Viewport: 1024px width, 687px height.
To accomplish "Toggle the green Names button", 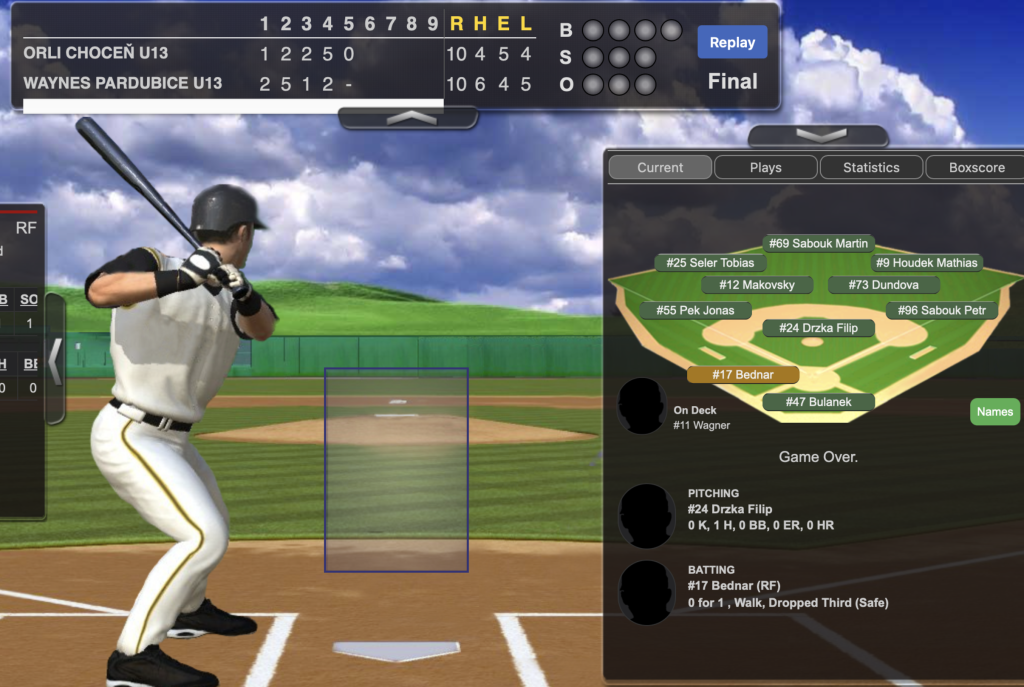I will [994, 411].
